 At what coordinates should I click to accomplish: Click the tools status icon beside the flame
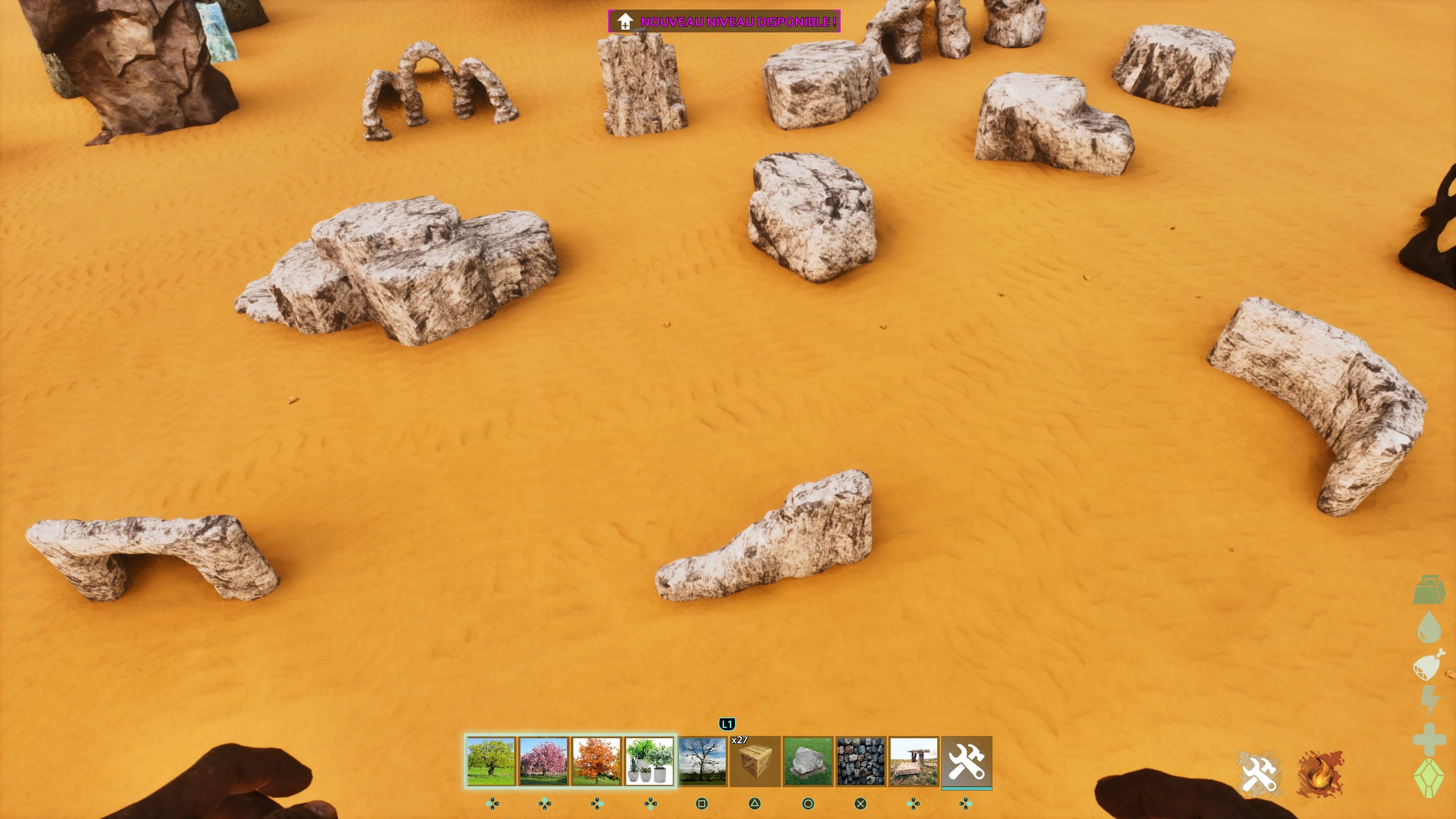pos(1259,774)
